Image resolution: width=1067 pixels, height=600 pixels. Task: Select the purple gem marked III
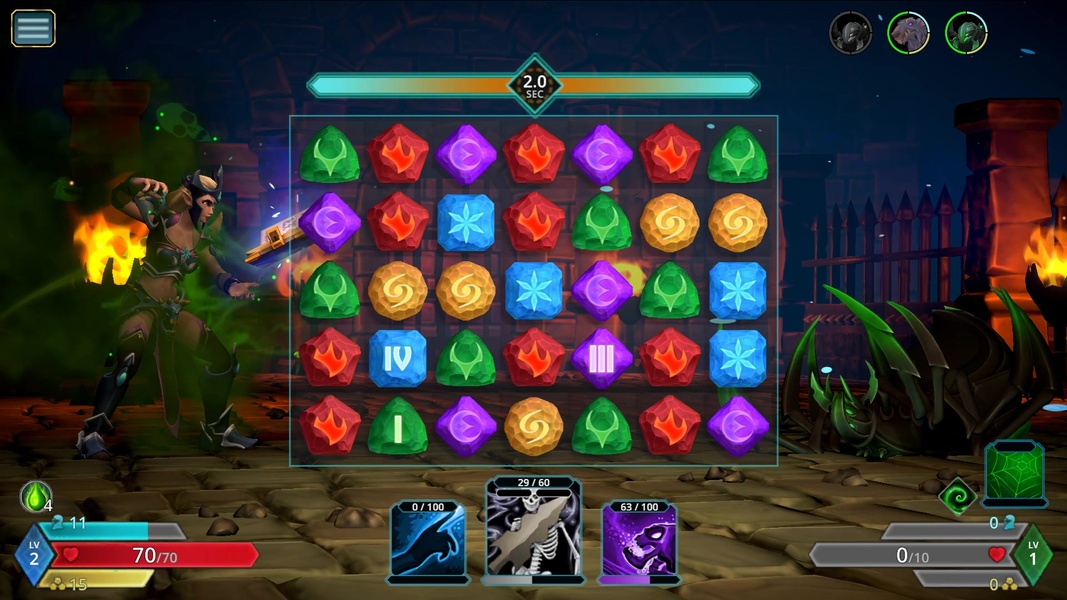pos(602,357)
